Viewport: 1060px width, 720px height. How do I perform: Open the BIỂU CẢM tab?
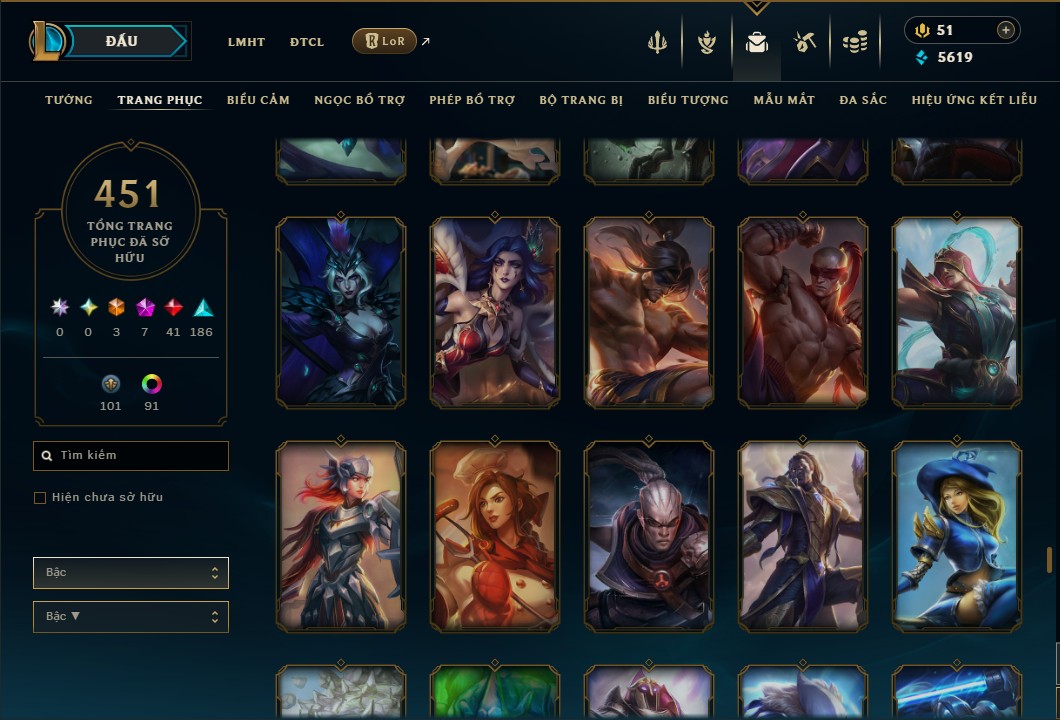pyautogui.click(x=258, y=100)
